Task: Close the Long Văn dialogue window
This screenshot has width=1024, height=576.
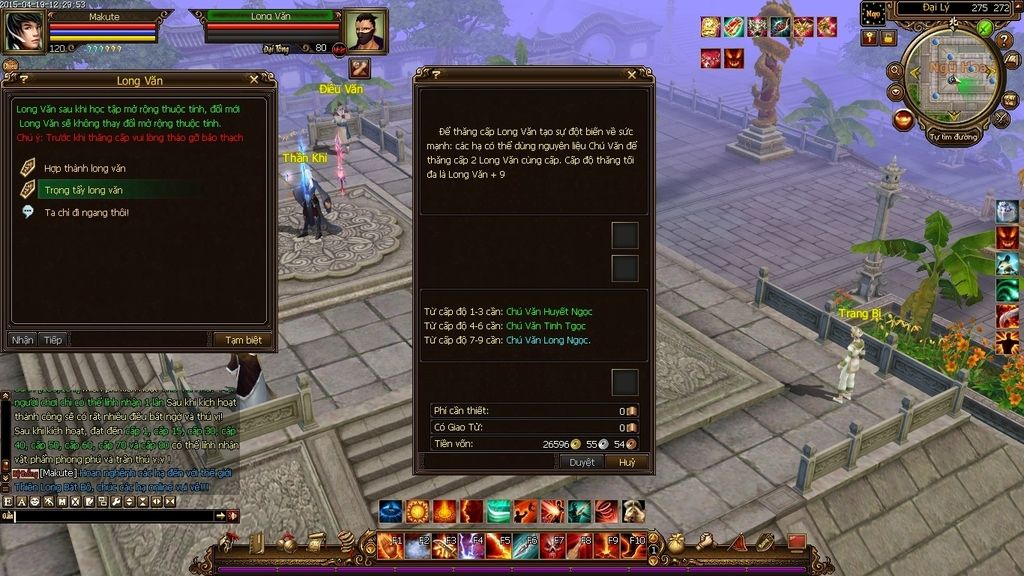Action: point(255,79)
